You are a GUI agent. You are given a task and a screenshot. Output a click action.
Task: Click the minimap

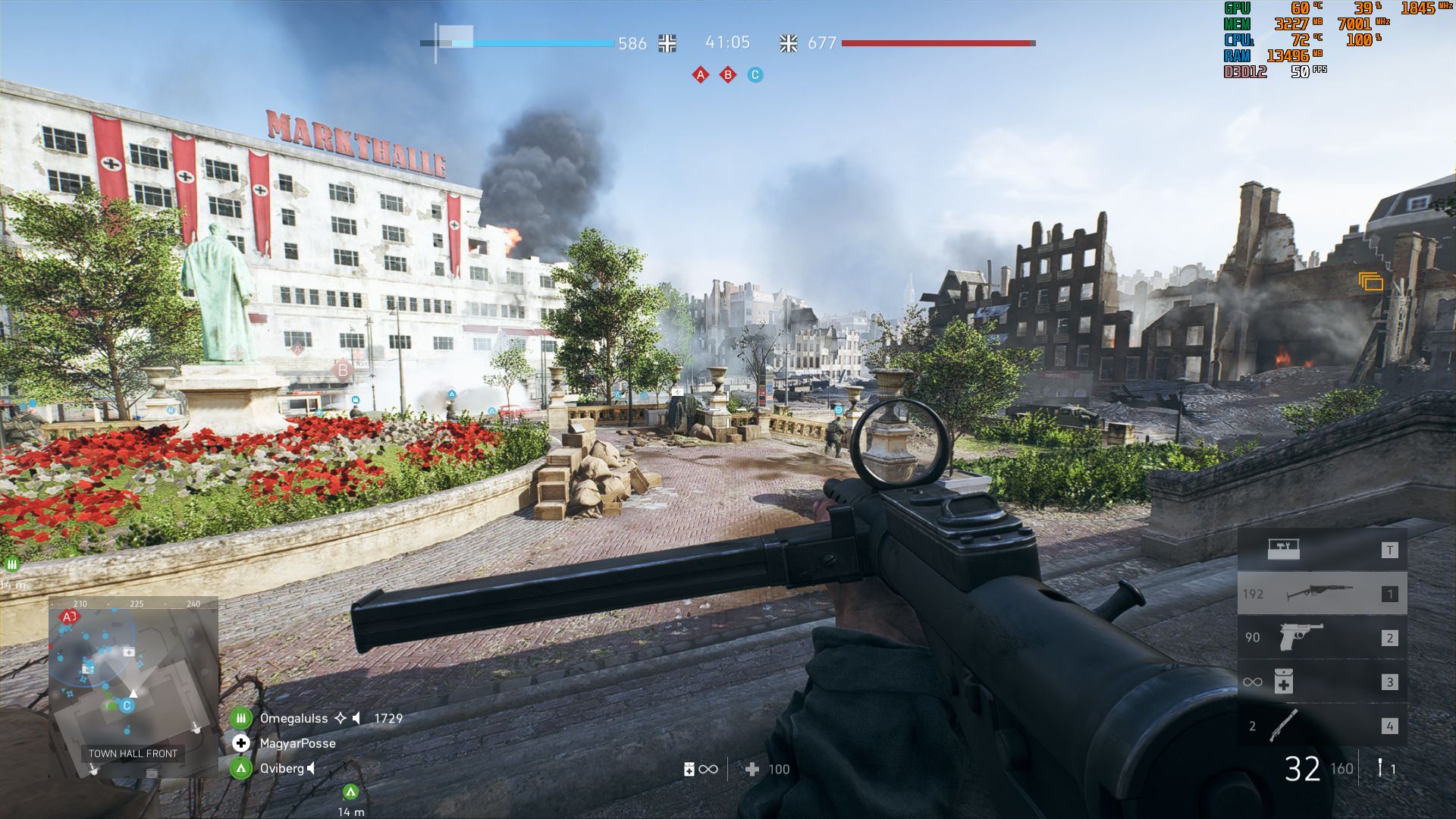click(x=133, y=686)
